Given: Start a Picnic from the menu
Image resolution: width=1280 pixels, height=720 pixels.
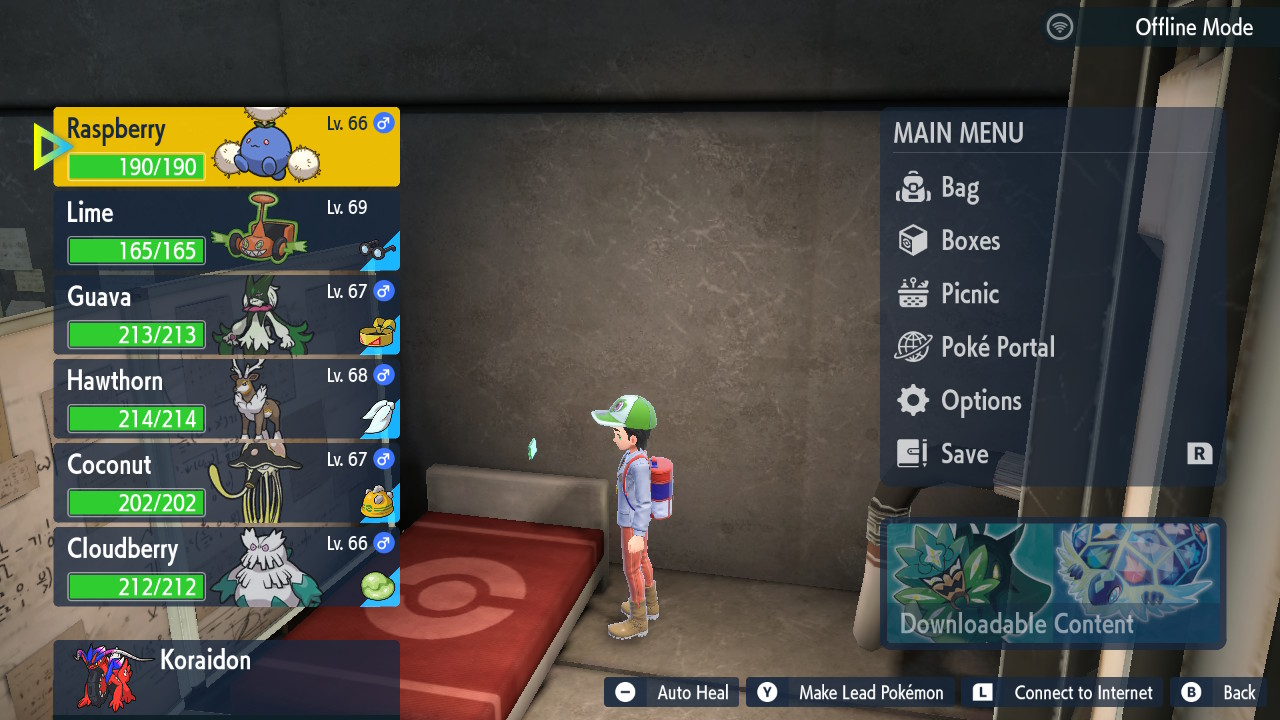Looking at the screenshot, I should click(x=968, y=294).
